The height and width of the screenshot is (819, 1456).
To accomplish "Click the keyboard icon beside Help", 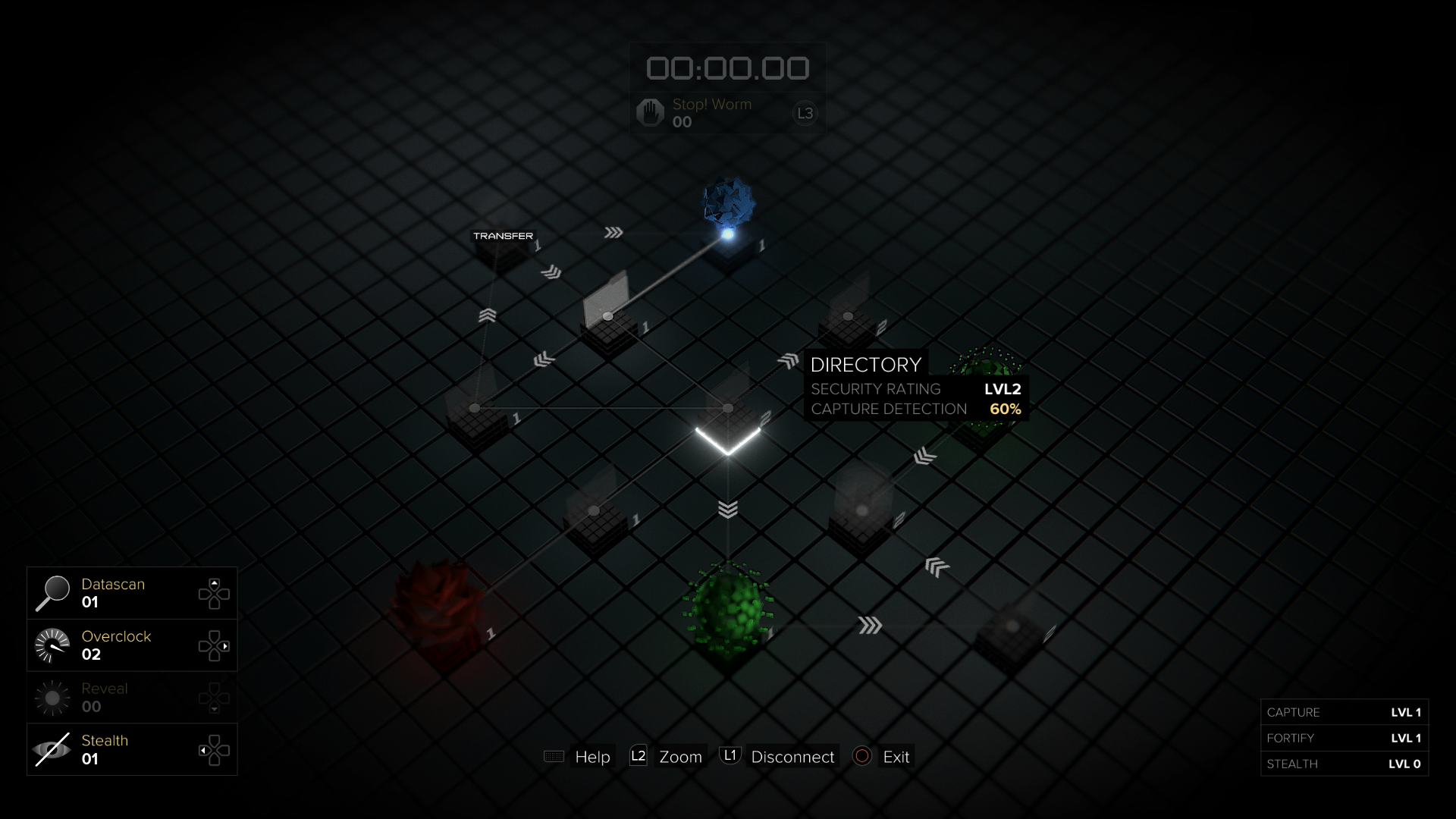I will [553, 756].
